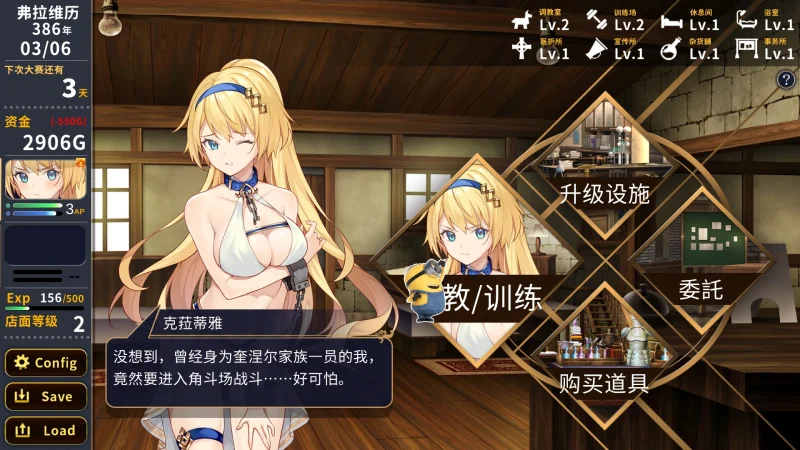800x450 pixels.
Task: Click the 训练场 dumbbell facility icon
Action: (x=597, y=20)
